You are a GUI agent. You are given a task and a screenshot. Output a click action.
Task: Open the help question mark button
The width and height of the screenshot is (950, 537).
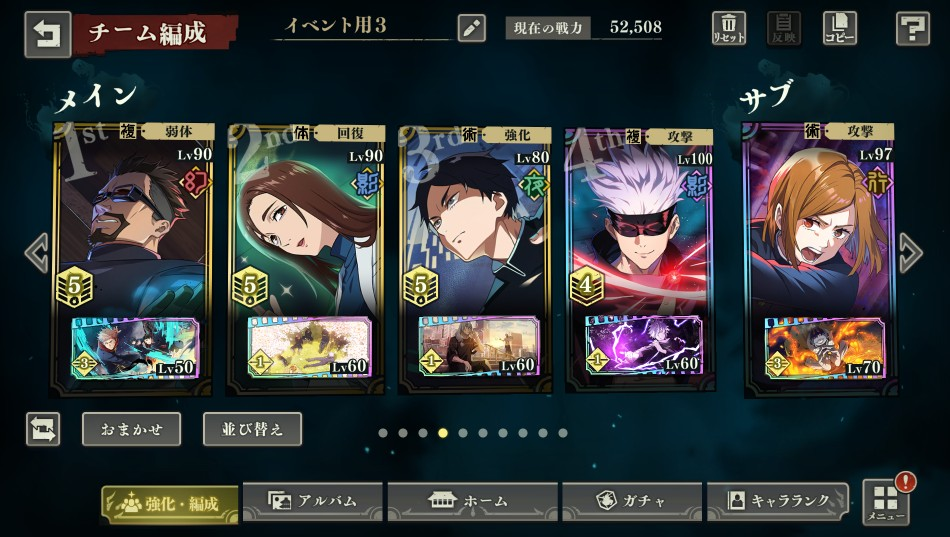[x=912, y=28]
